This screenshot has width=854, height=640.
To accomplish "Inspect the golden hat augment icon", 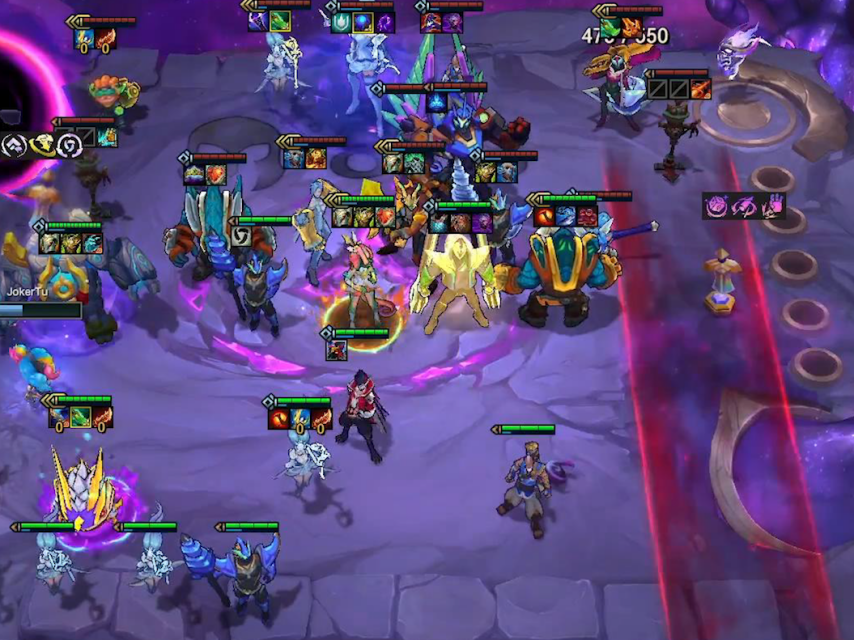I will point(41,145).
